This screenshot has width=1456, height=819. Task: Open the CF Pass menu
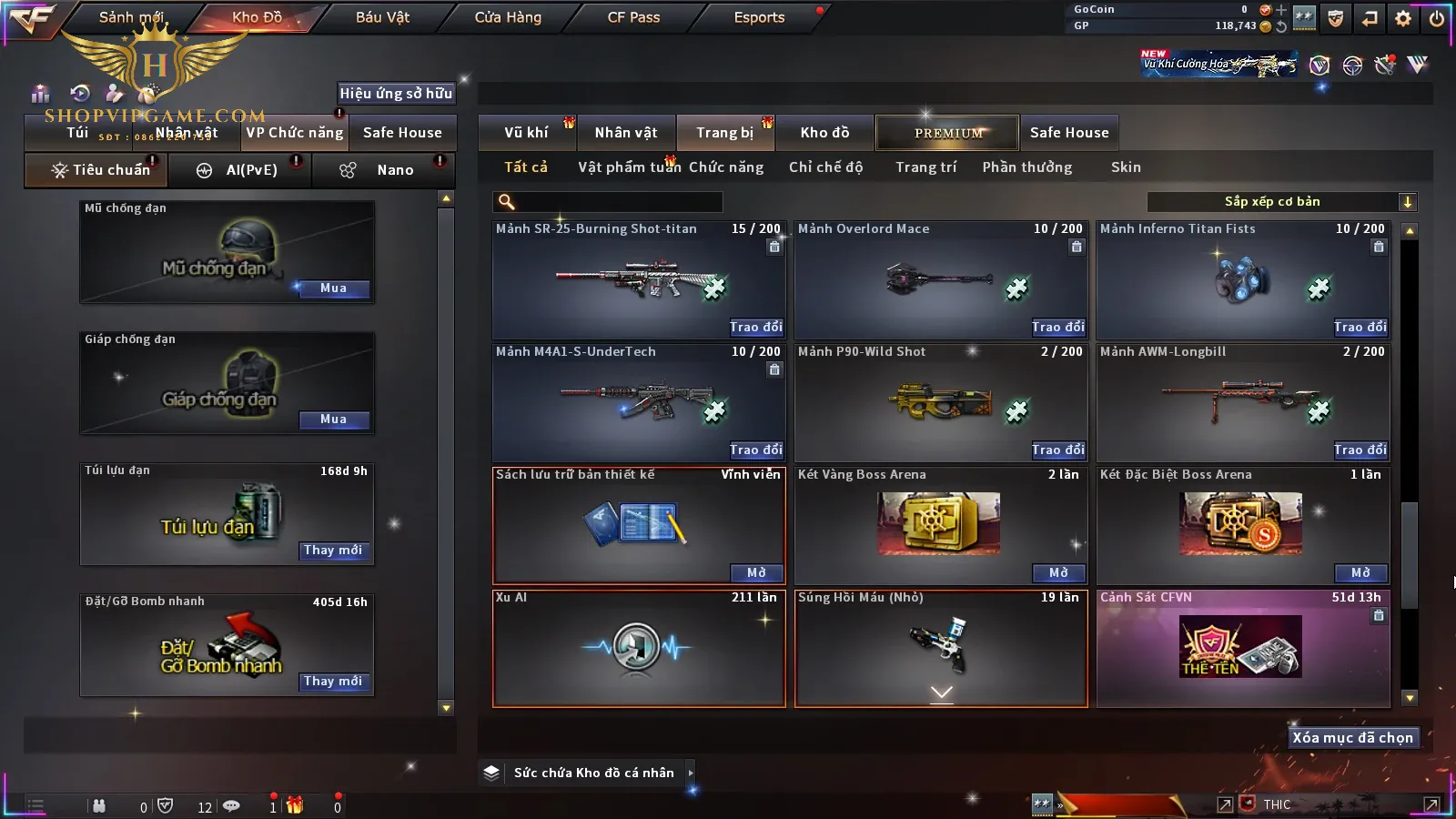(633, 17)
